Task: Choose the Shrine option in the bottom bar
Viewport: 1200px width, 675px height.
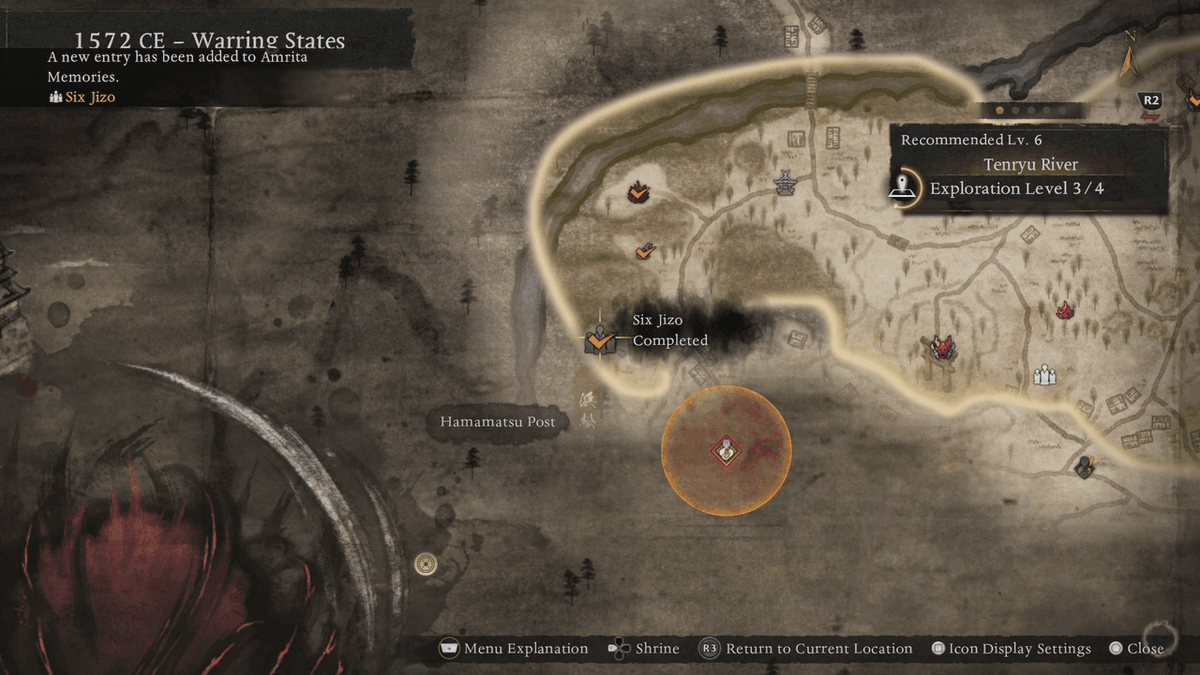Action: coord(644,649)
